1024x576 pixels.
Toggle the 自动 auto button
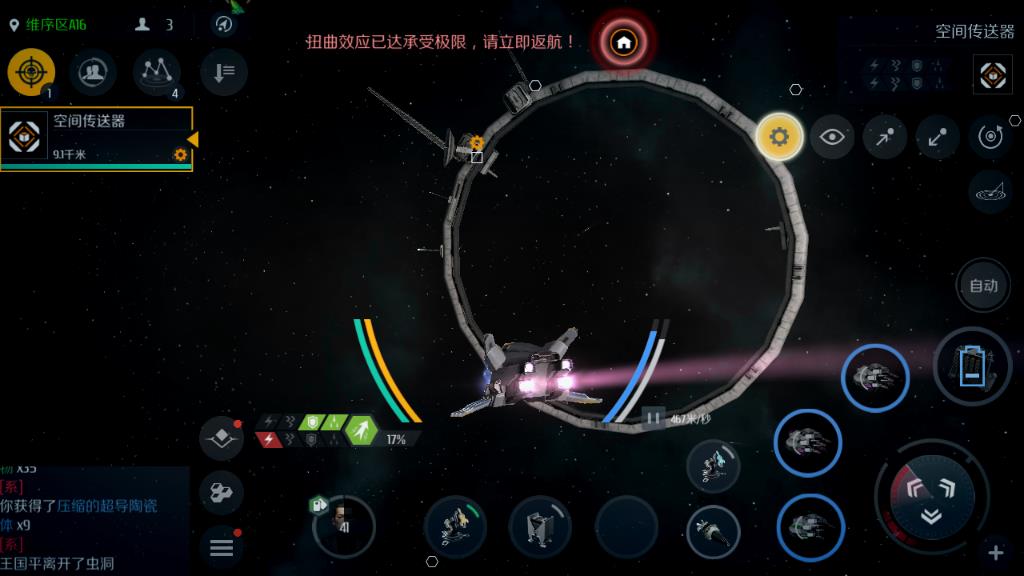[983, 286]
